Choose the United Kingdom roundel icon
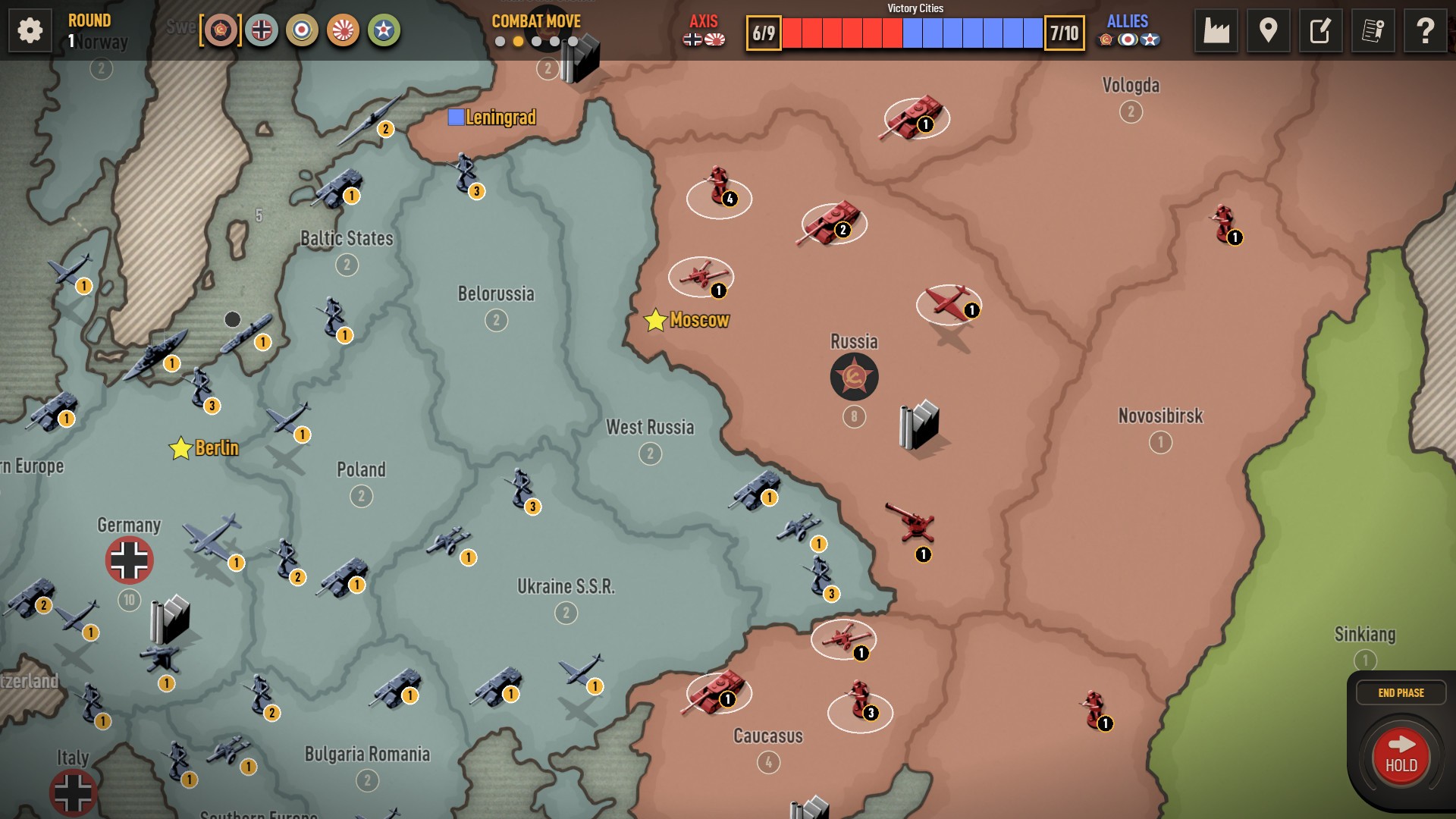 [302, 30]
